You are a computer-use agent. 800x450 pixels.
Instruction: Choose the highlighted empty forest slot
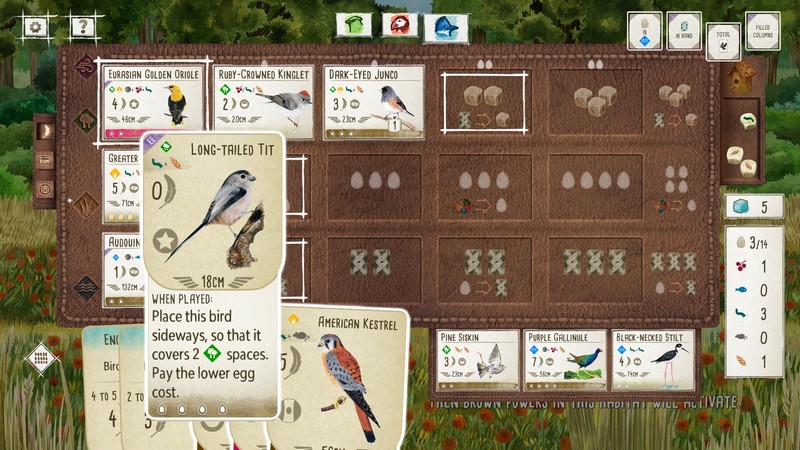click(484, 102)
